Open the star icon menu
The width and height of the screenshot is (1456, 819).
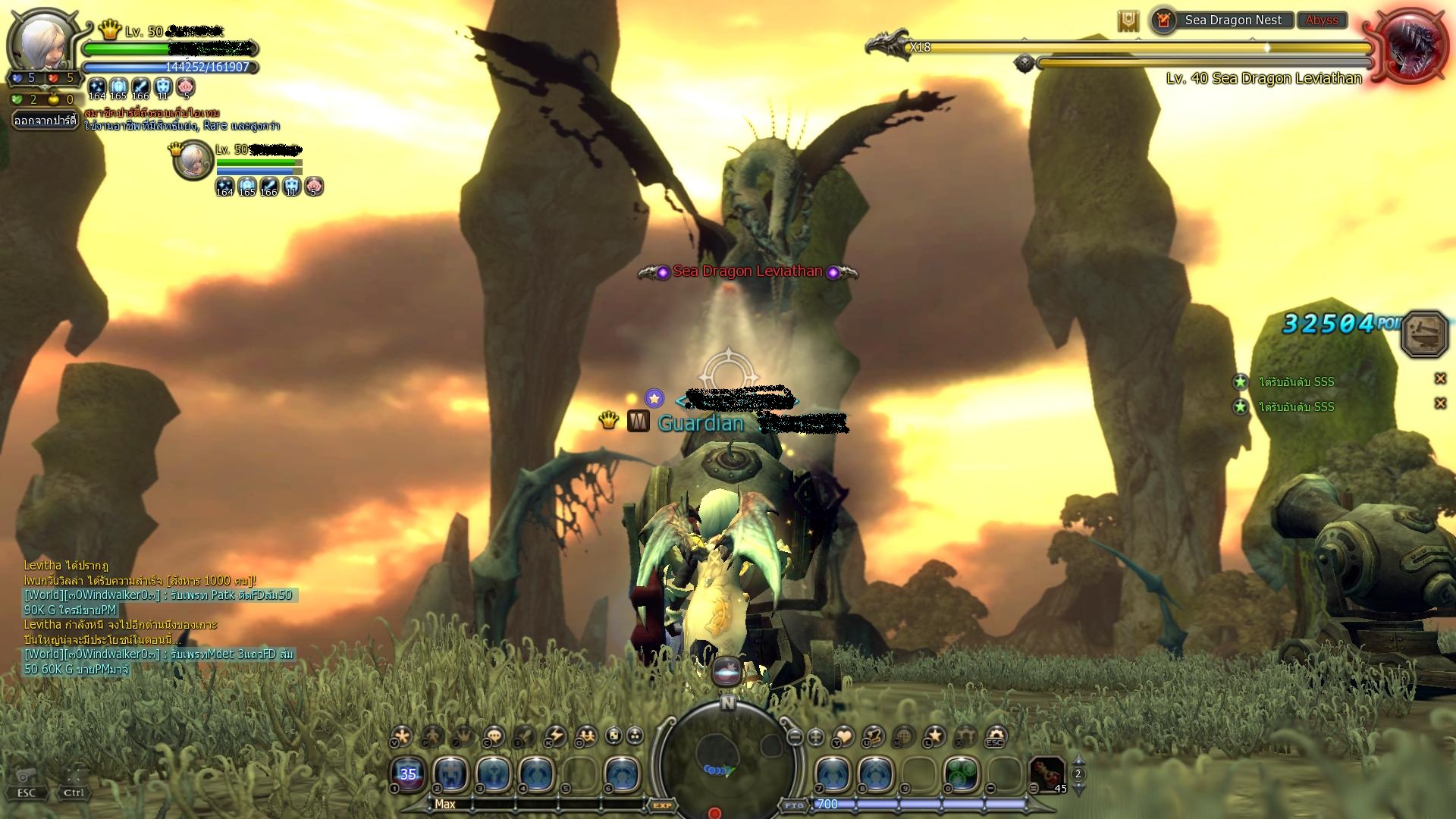(x=935, y=736)
